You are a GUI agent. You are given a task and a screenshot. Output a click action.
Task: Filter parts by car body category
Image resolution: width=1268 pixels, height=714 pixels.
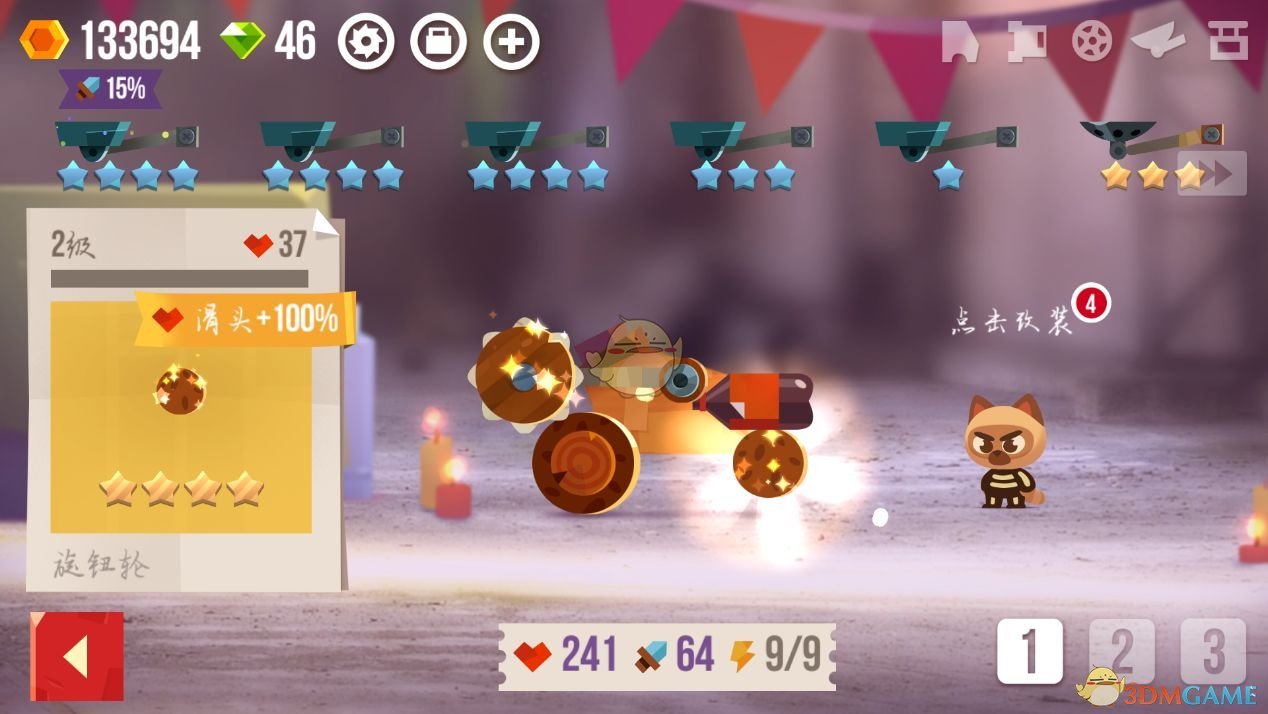tap(959, 42)
